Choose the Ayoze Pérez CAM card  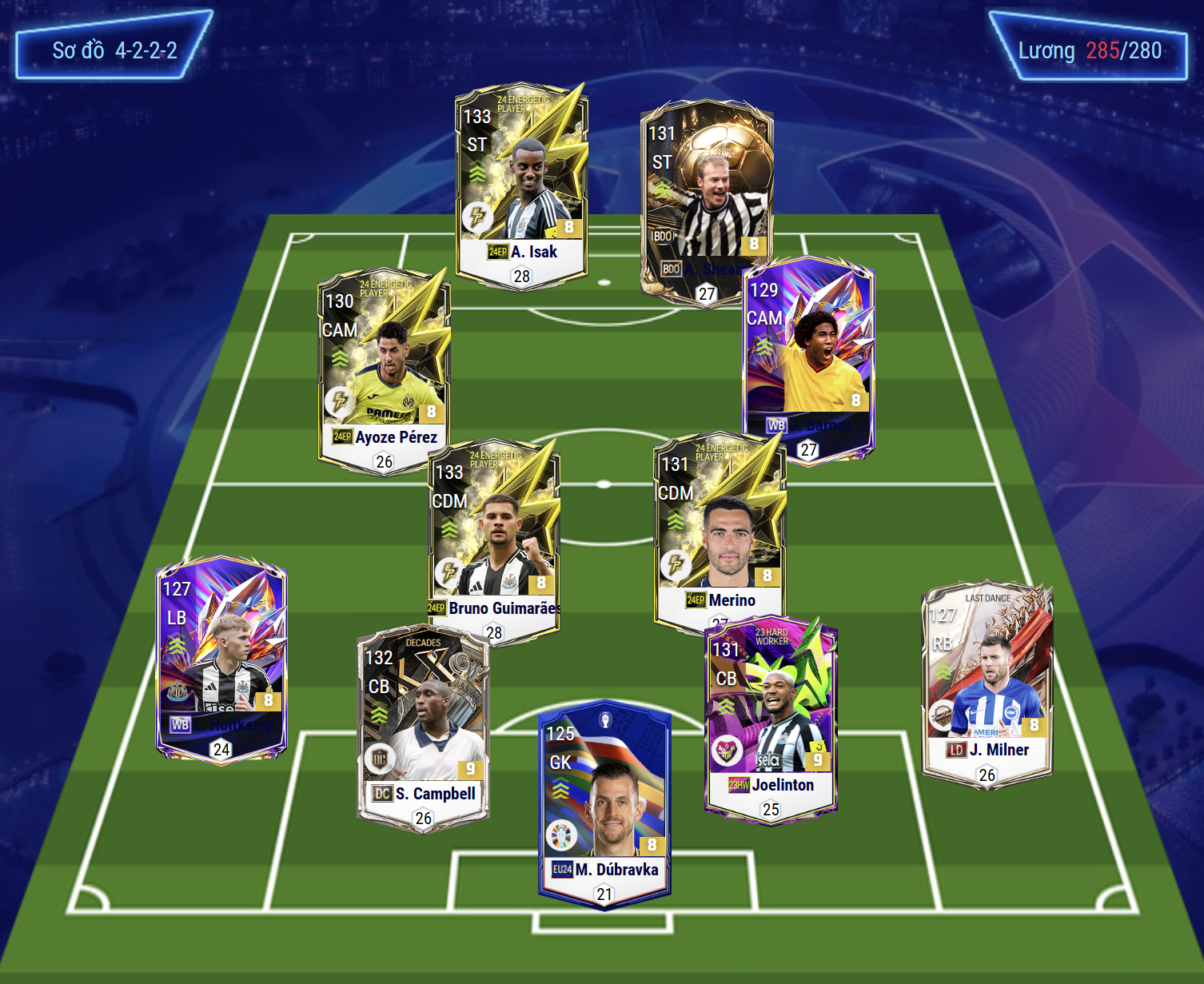[x=384, y=369]
